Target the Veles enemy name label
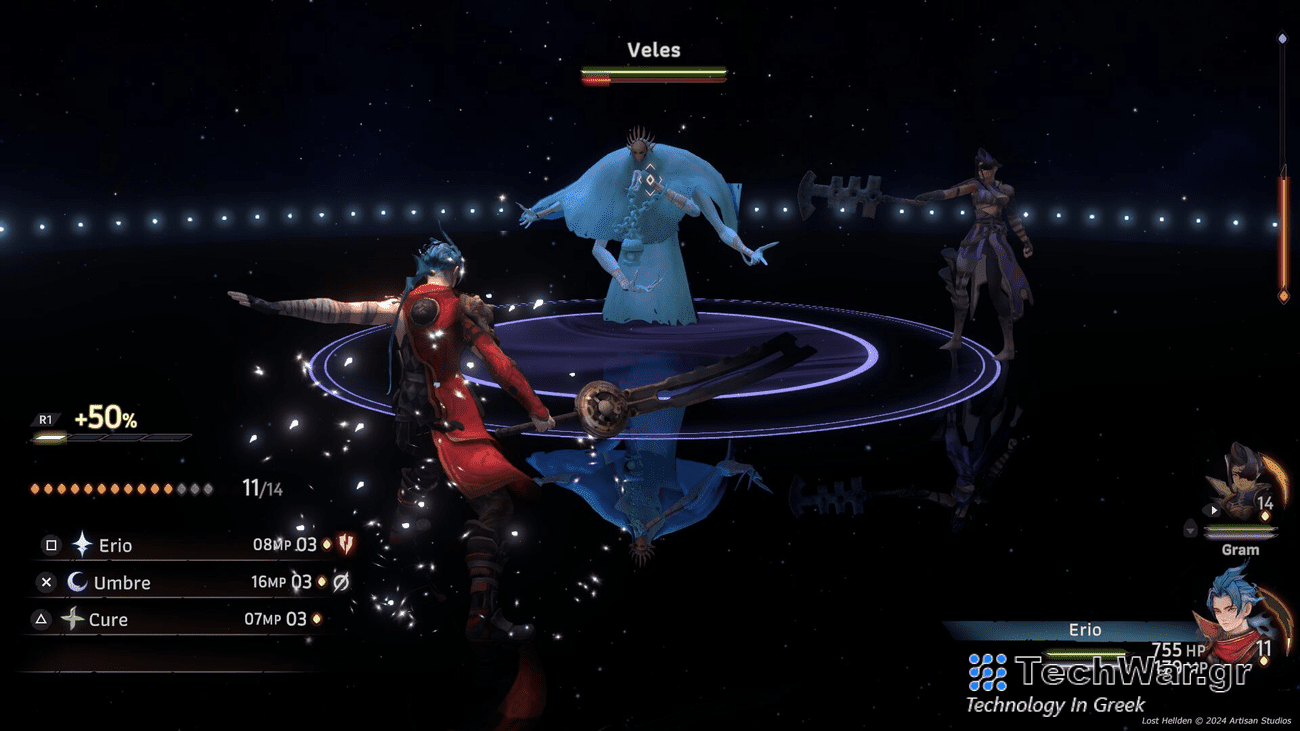The width and height of the screenshot is (1300, 731). pos(653,50)
